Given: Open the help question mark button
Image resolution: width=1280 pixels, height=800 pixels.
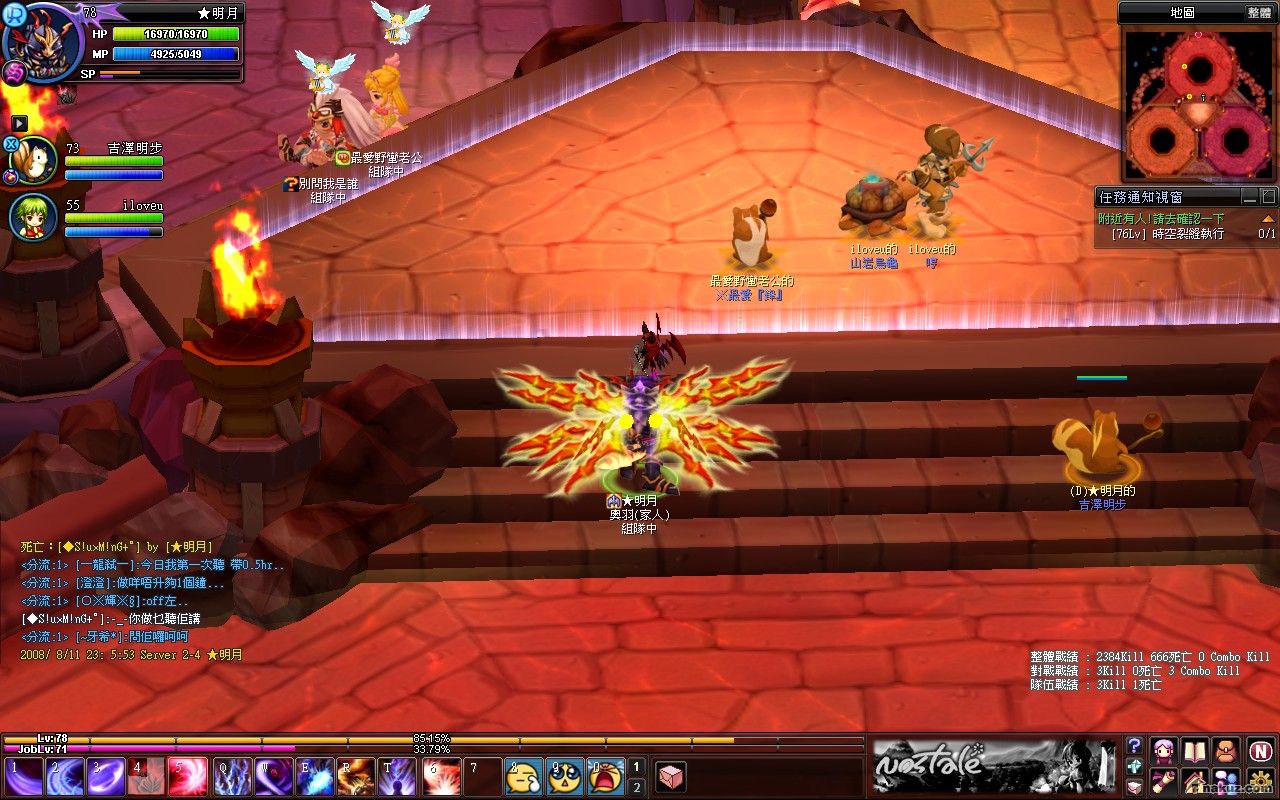Looking at the screenshot, I should (x=1134, y=746).
